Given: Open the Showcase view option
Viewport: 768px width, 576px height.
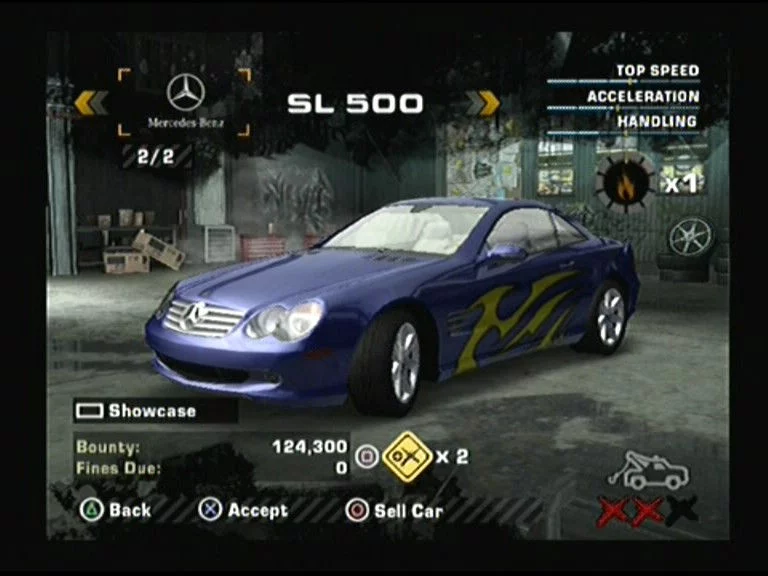Looking at the screenshot, I should click(x=139, y=411).
